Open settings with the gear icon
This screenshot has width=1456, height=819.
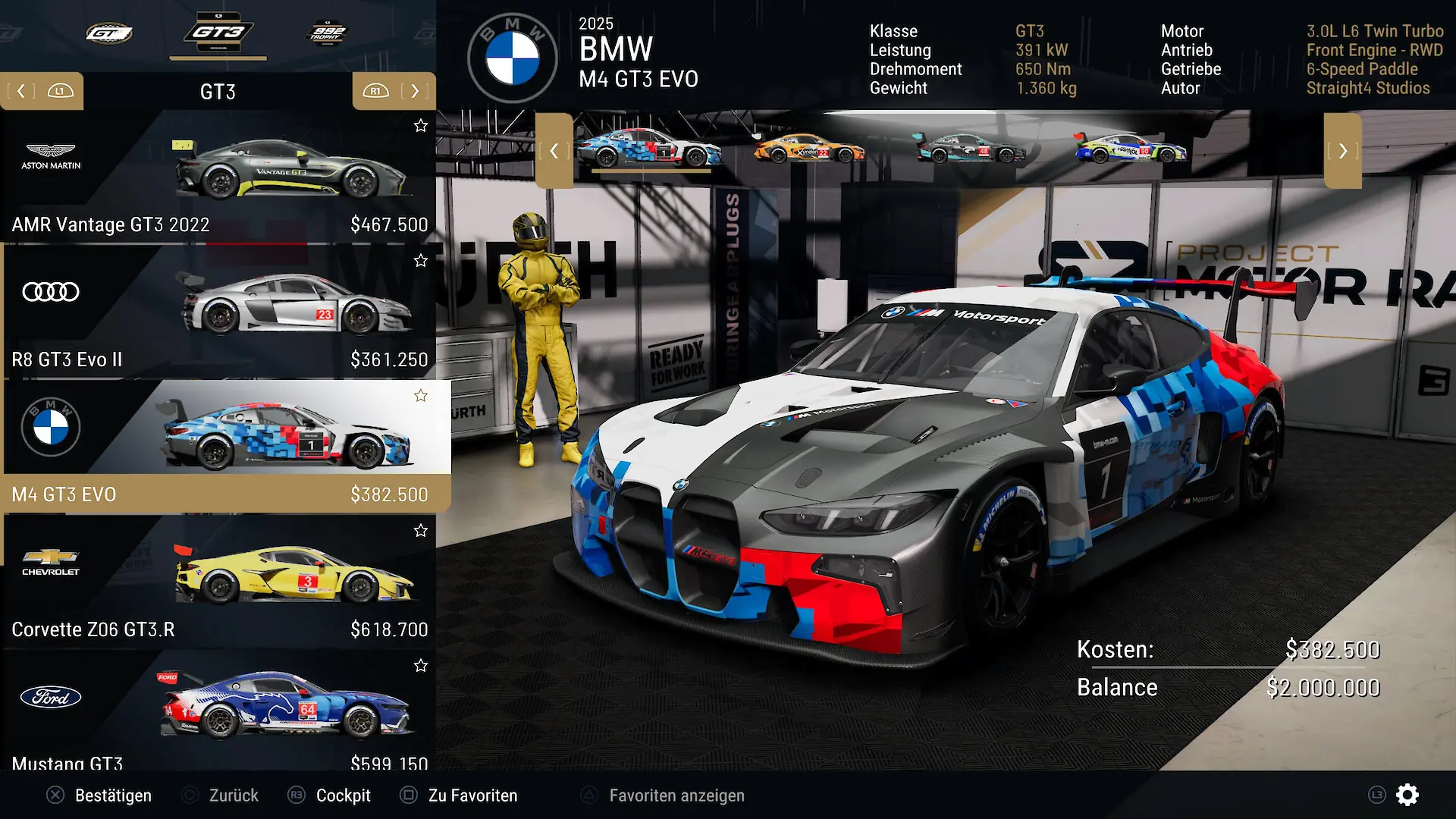(x=1407, y=795)
